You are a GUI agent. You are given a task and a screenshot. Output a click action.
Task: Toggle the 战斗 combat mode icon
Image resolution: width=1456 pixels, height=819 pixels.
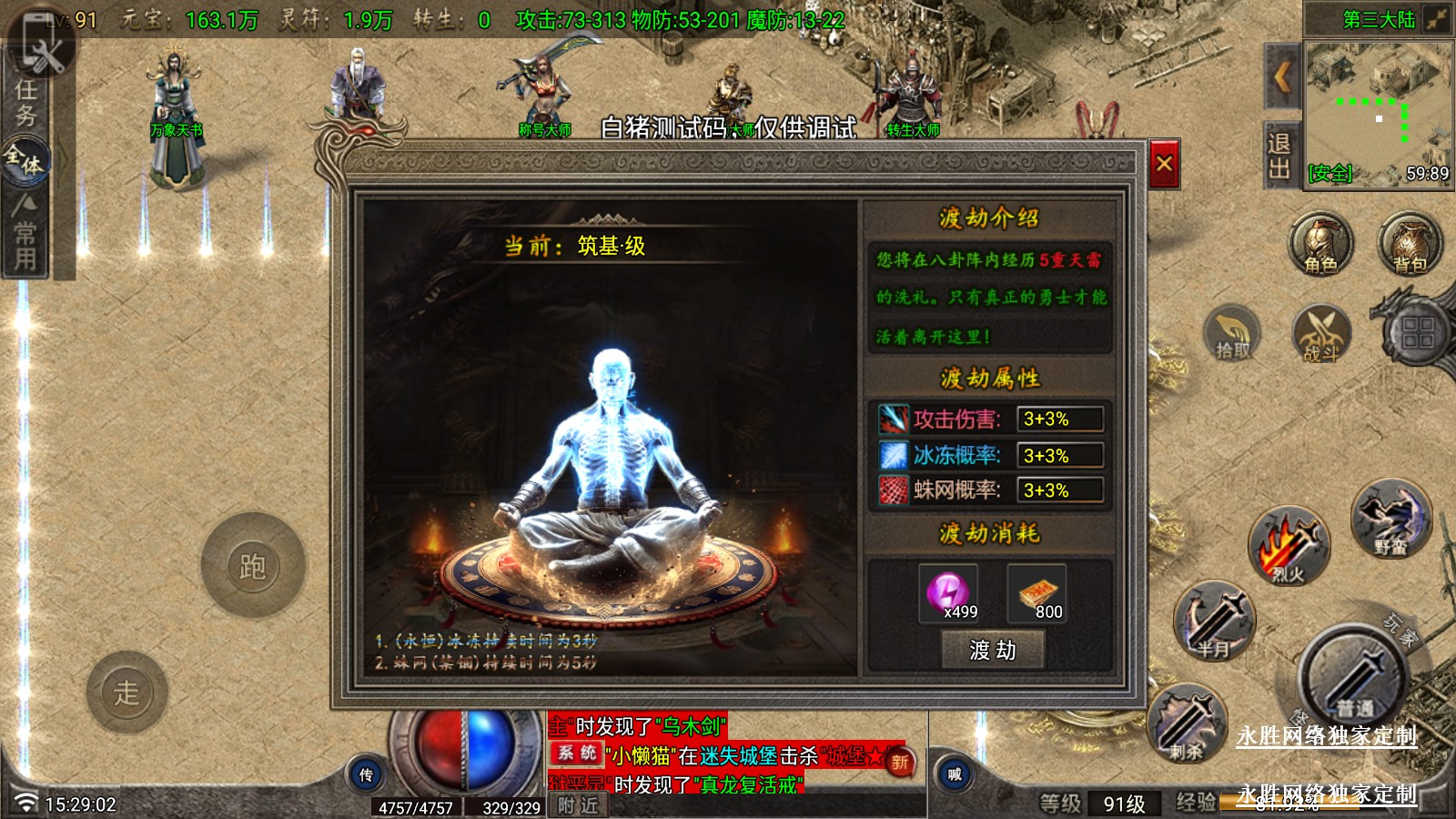(x=1321, y=333)
